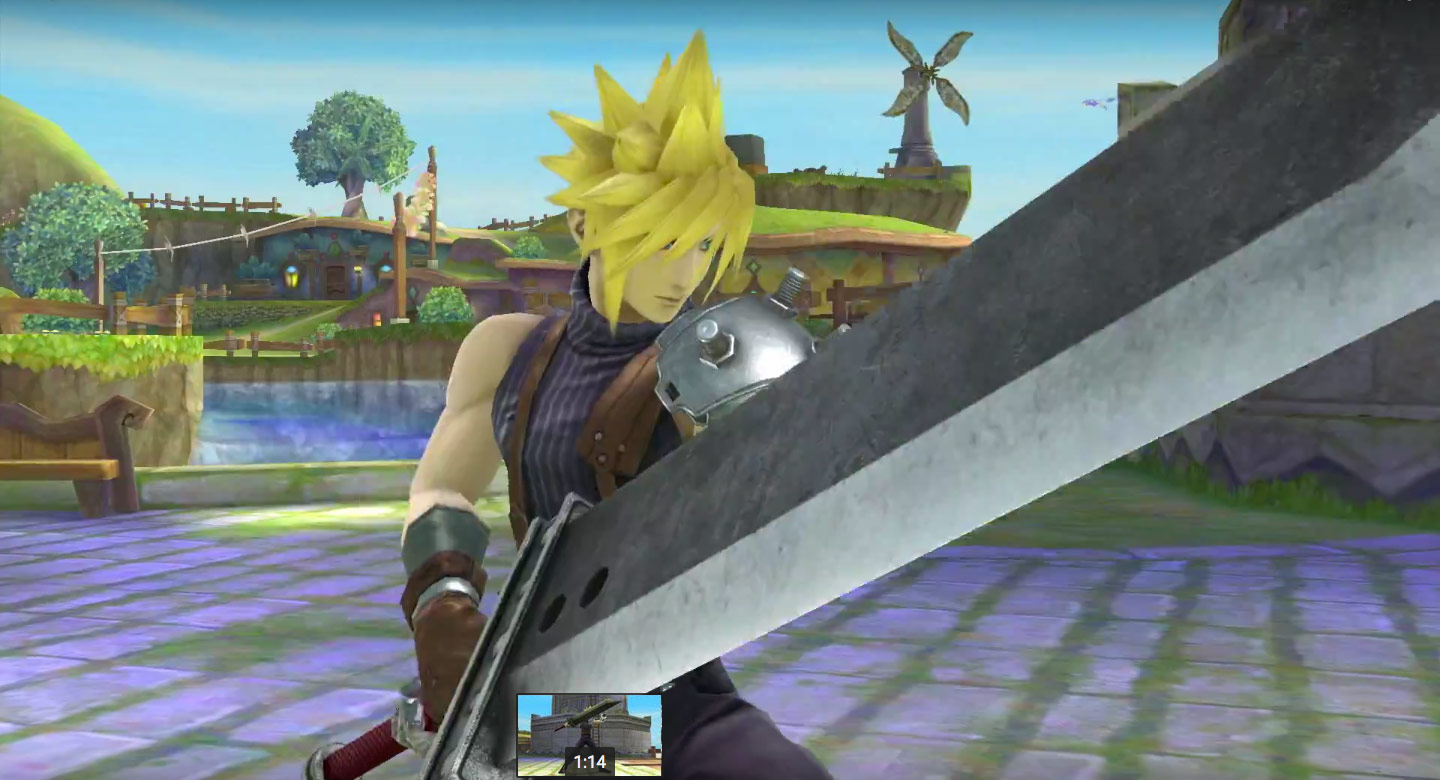Click the 1:14 timestamp label

pyautogui.click(x=588, y=759)
